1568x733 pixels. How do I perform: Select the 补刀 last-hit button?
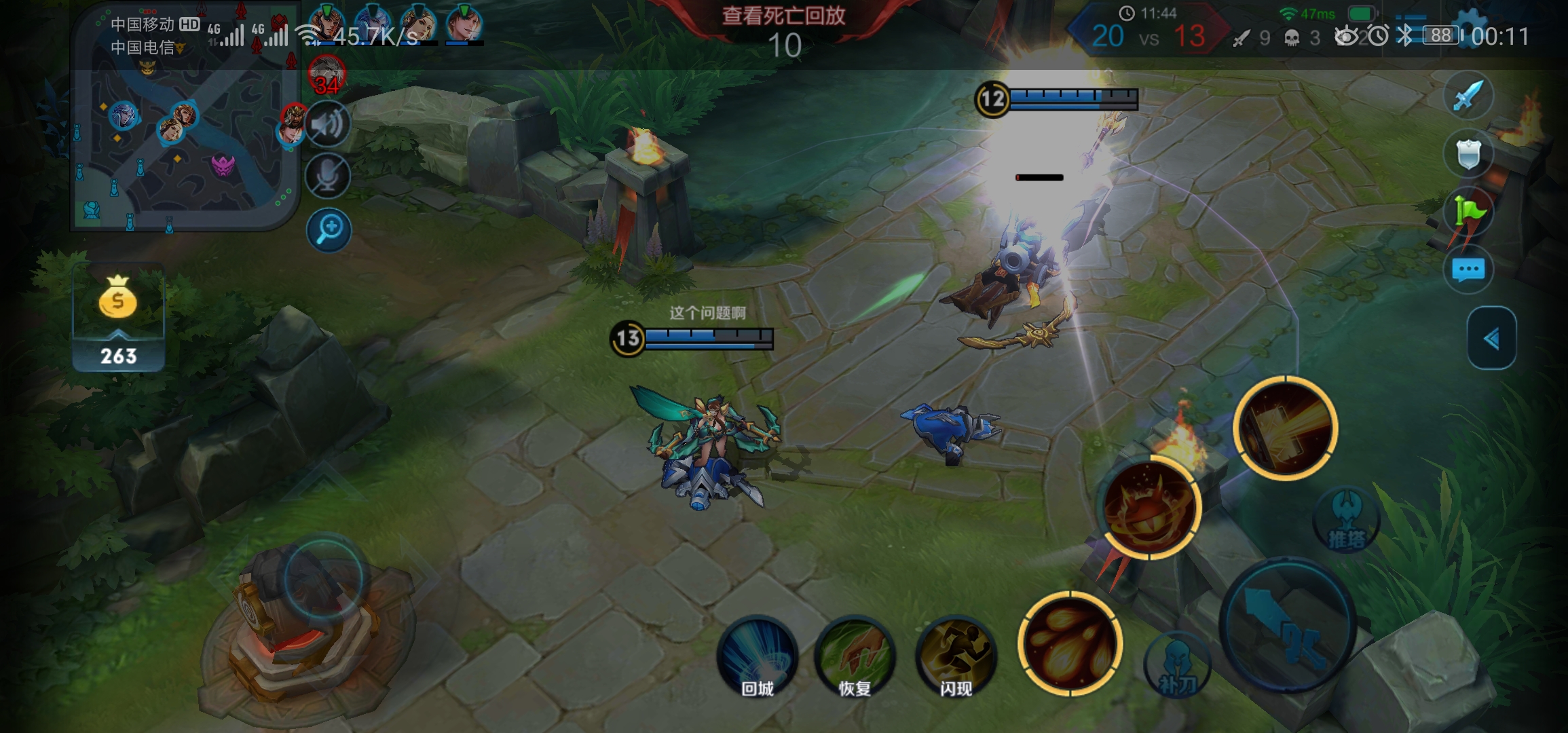pos(1177,669)
